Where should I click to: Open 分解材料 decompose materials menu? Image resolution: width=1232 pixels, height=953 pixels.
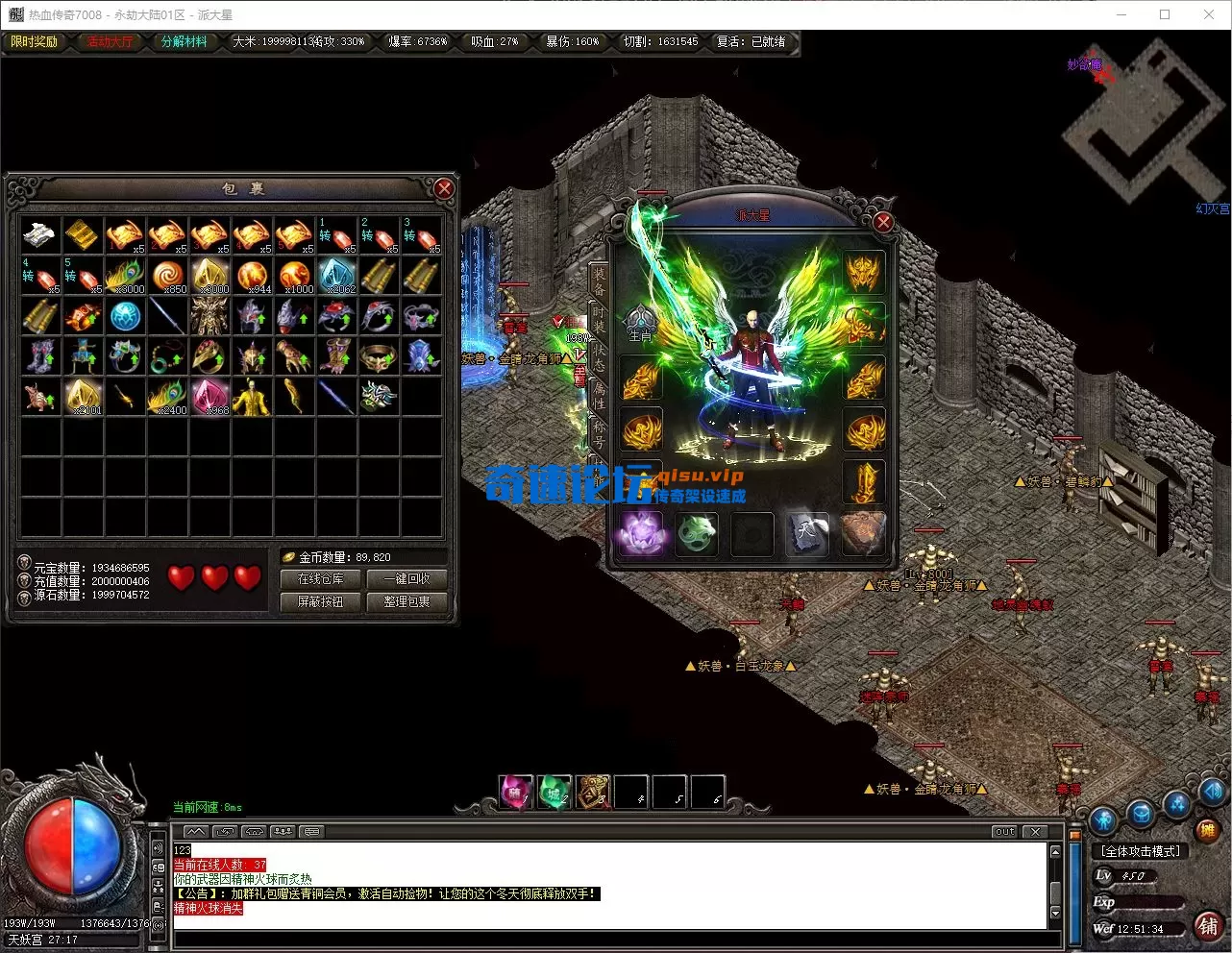point(184,42)
